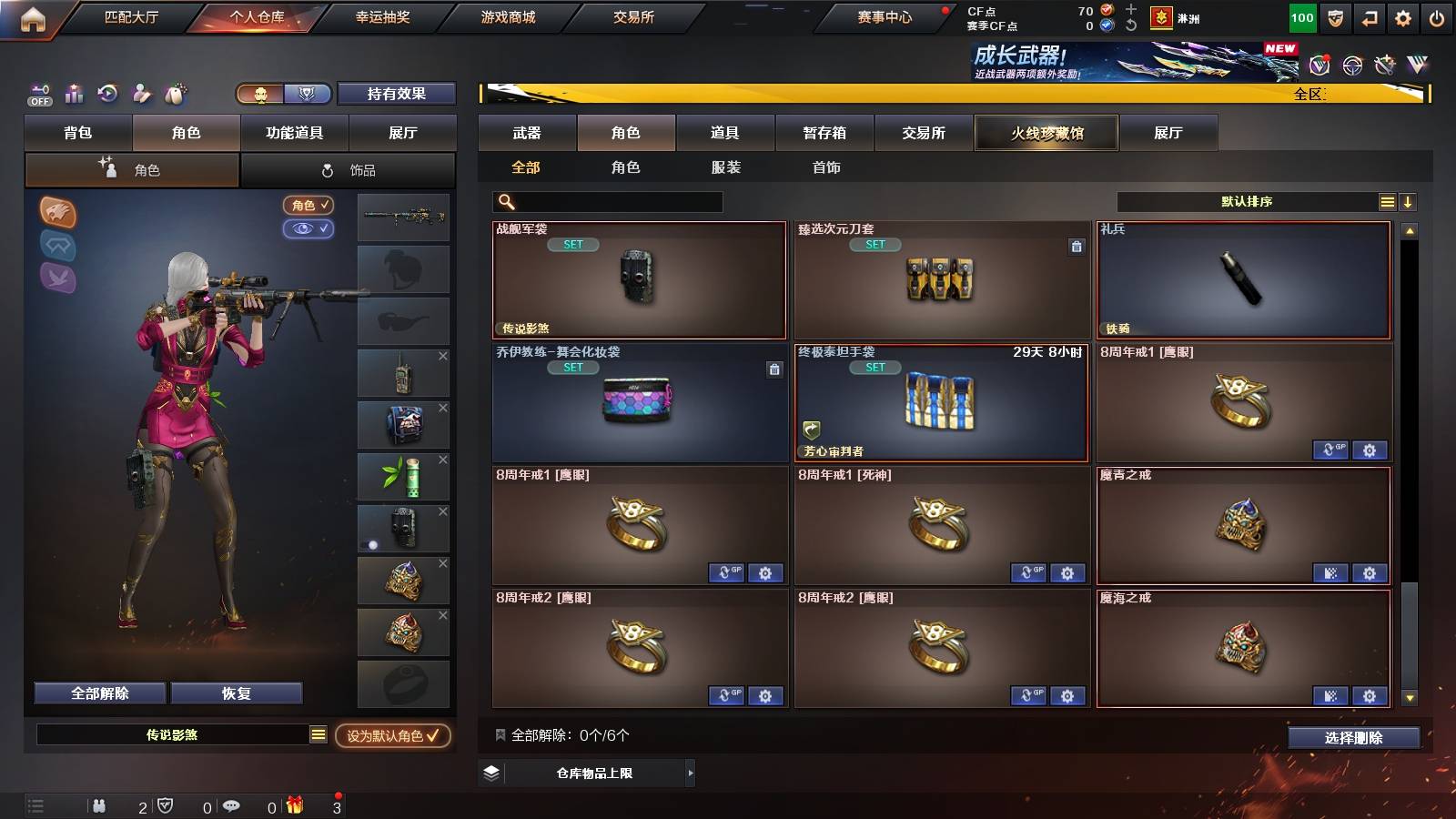The image size is (1456, 819).
Task: Open the 默认排序 sort dropdown
Action: pos(1247,201)
